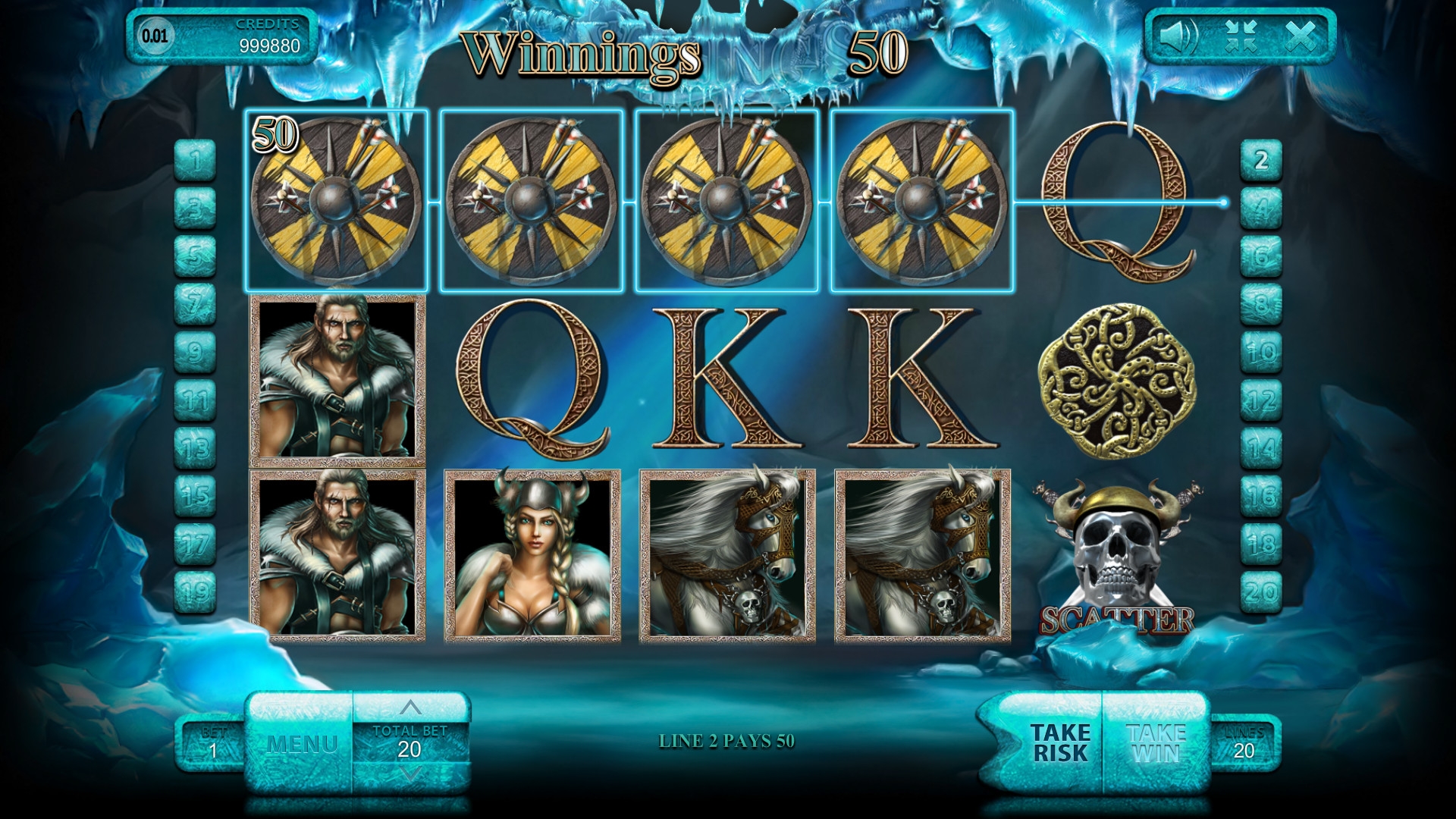The image size is (1456, 819).
Task: Highlight payline 12 marker
Action: 1261,400
